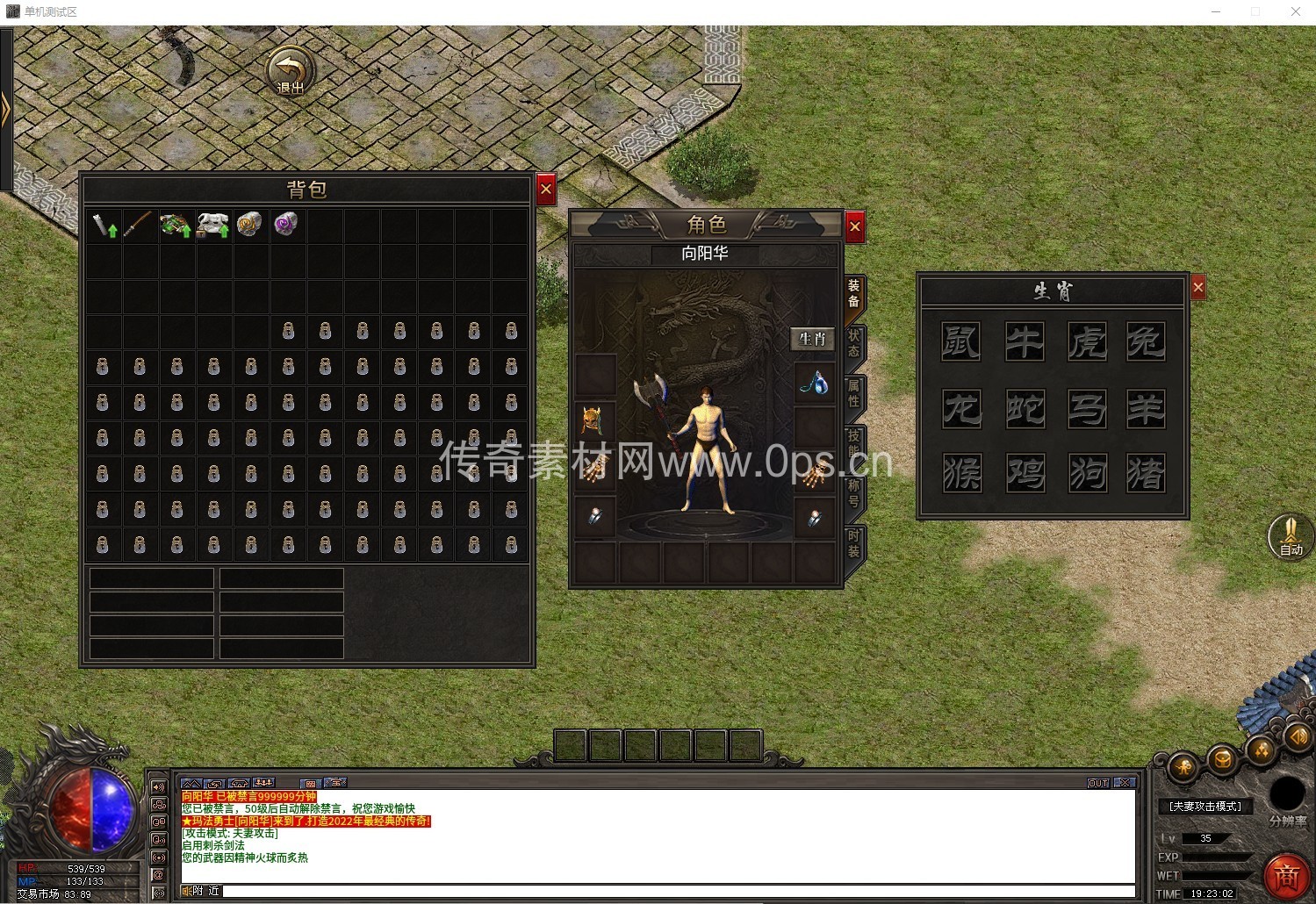This screenshot has width=1316, height=904.
Task: Choose the 鼠 rat zodiac tile
Action: pyautogui.click(x=960, y=341)
